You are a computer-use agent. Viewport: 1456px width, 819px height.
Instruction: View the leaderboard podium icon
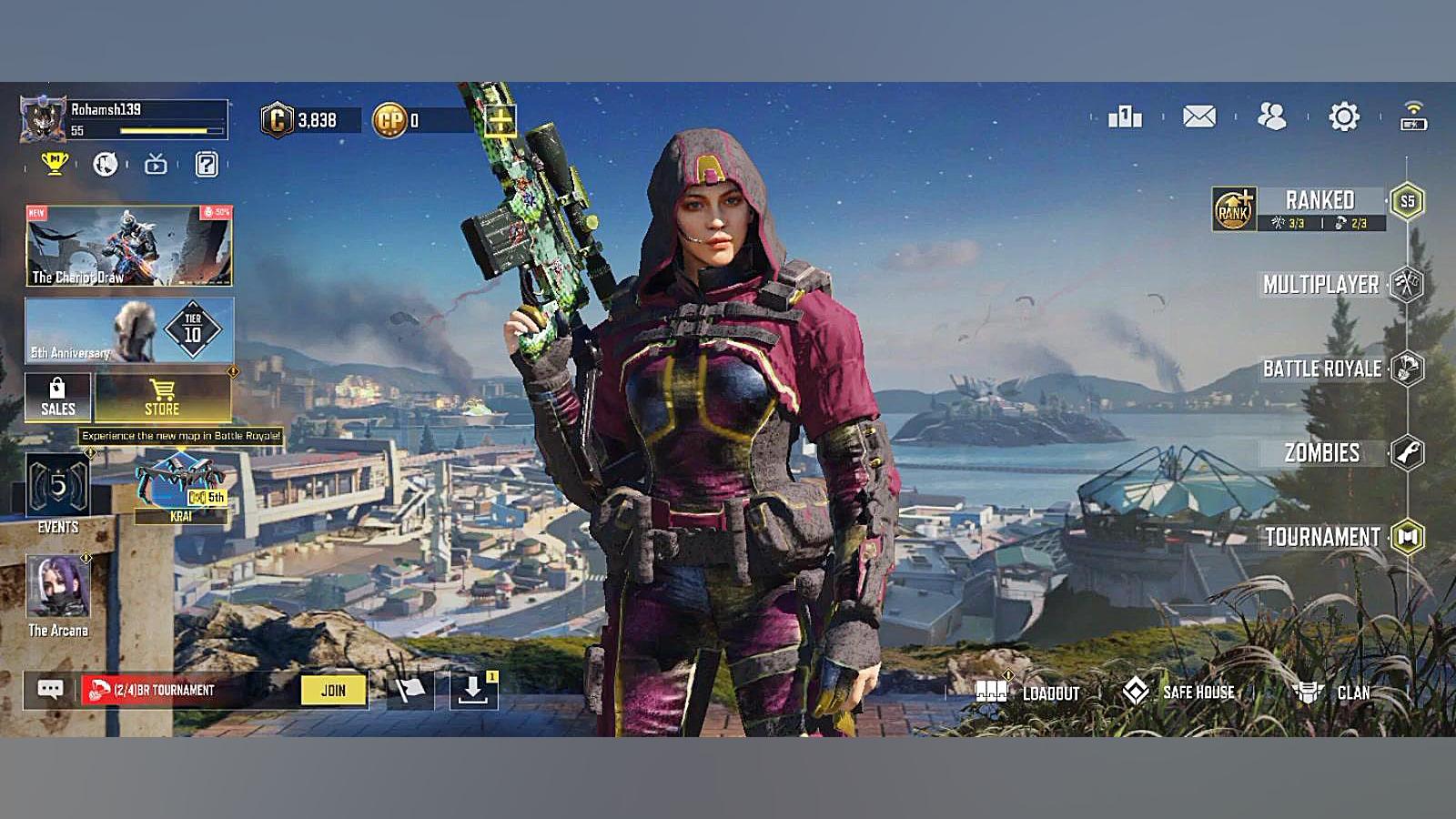[1125, 116]
